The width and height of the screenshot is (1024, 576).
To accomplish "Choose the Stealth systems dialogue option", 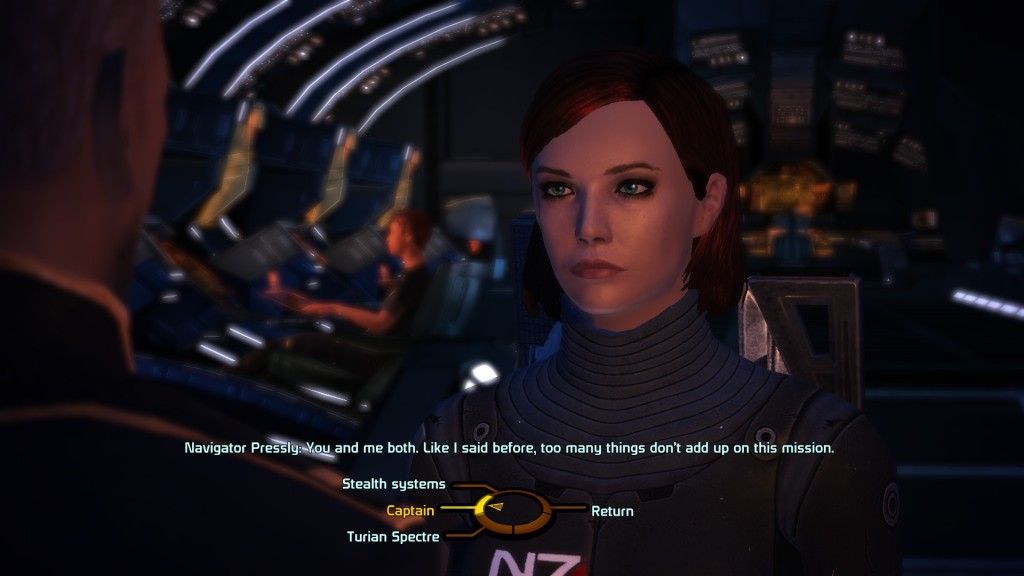I will coord(394,484).
